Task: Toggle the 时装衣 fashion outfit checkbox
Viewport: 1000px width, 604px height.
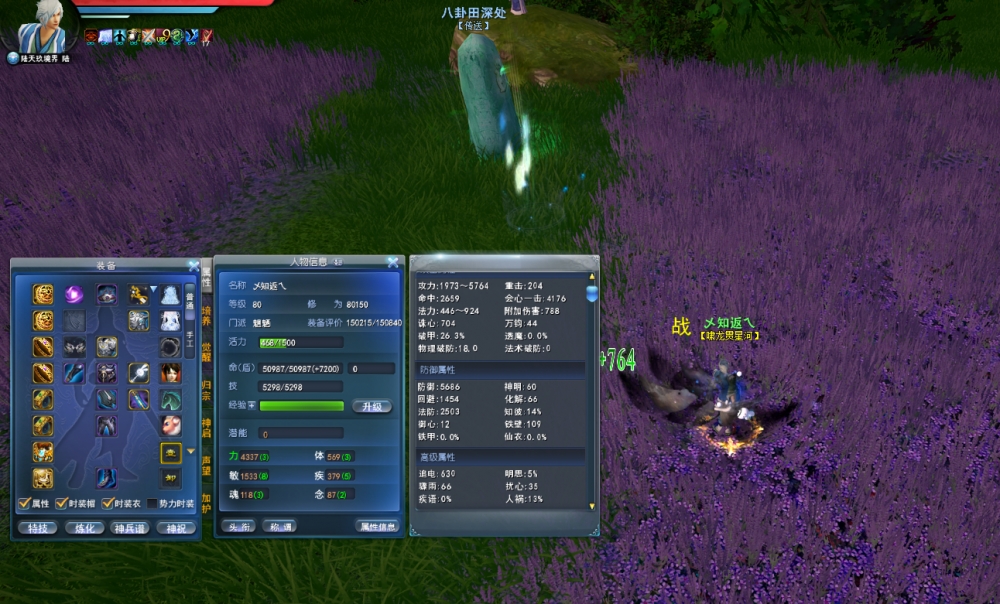Action: [108, 504]
